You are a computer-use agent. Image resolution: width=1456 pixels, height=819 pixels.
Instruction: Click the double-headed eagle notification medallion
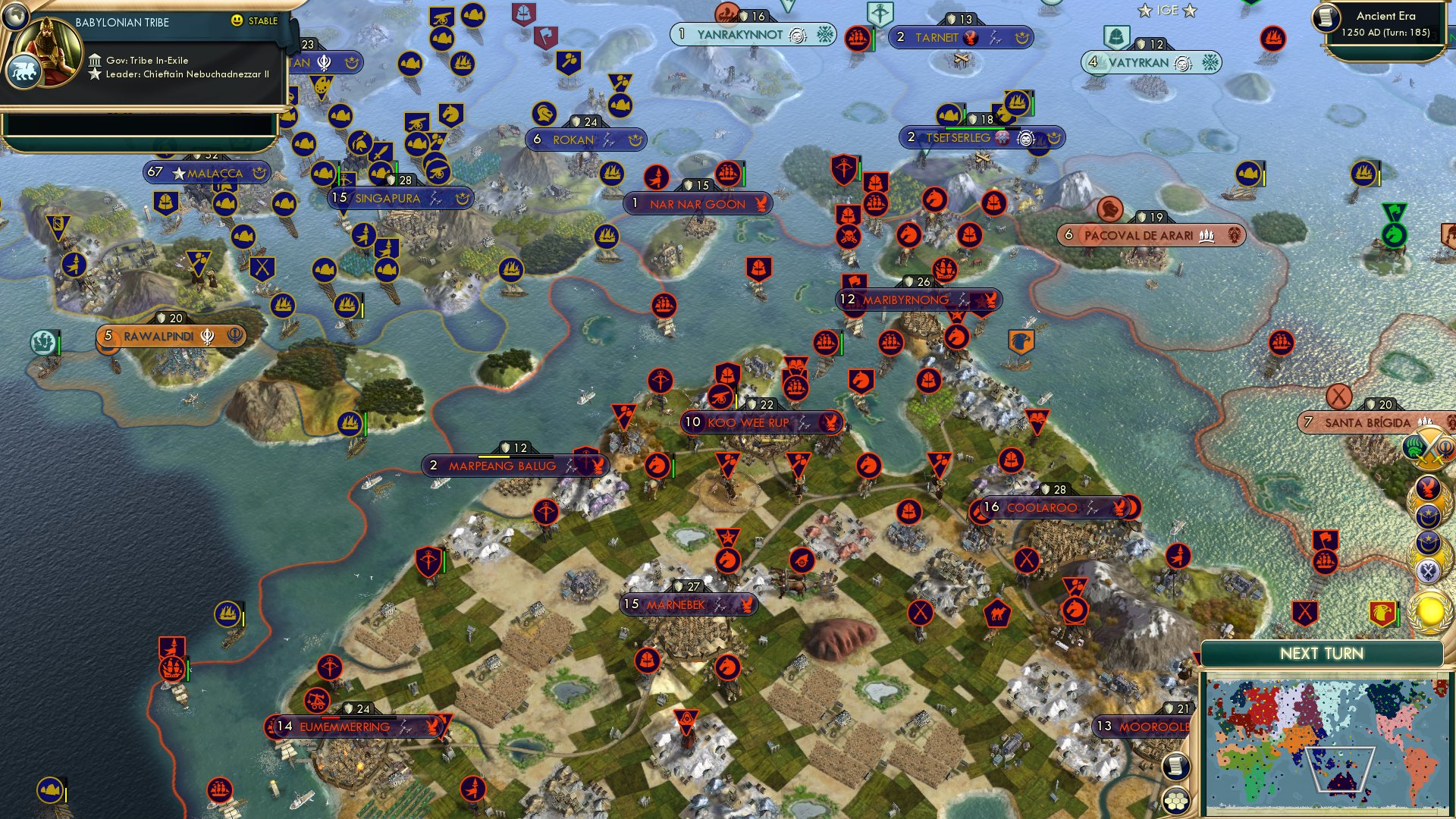[x=1430, y=569]
